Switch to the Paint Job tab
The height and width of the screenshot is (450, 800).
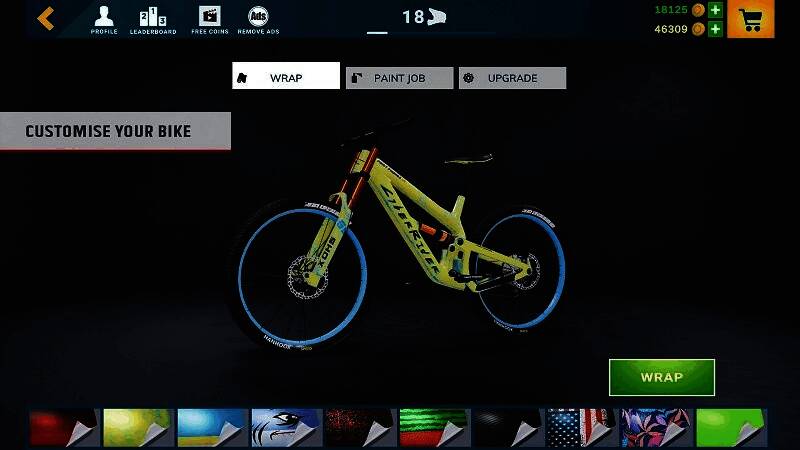coord(399,78)
